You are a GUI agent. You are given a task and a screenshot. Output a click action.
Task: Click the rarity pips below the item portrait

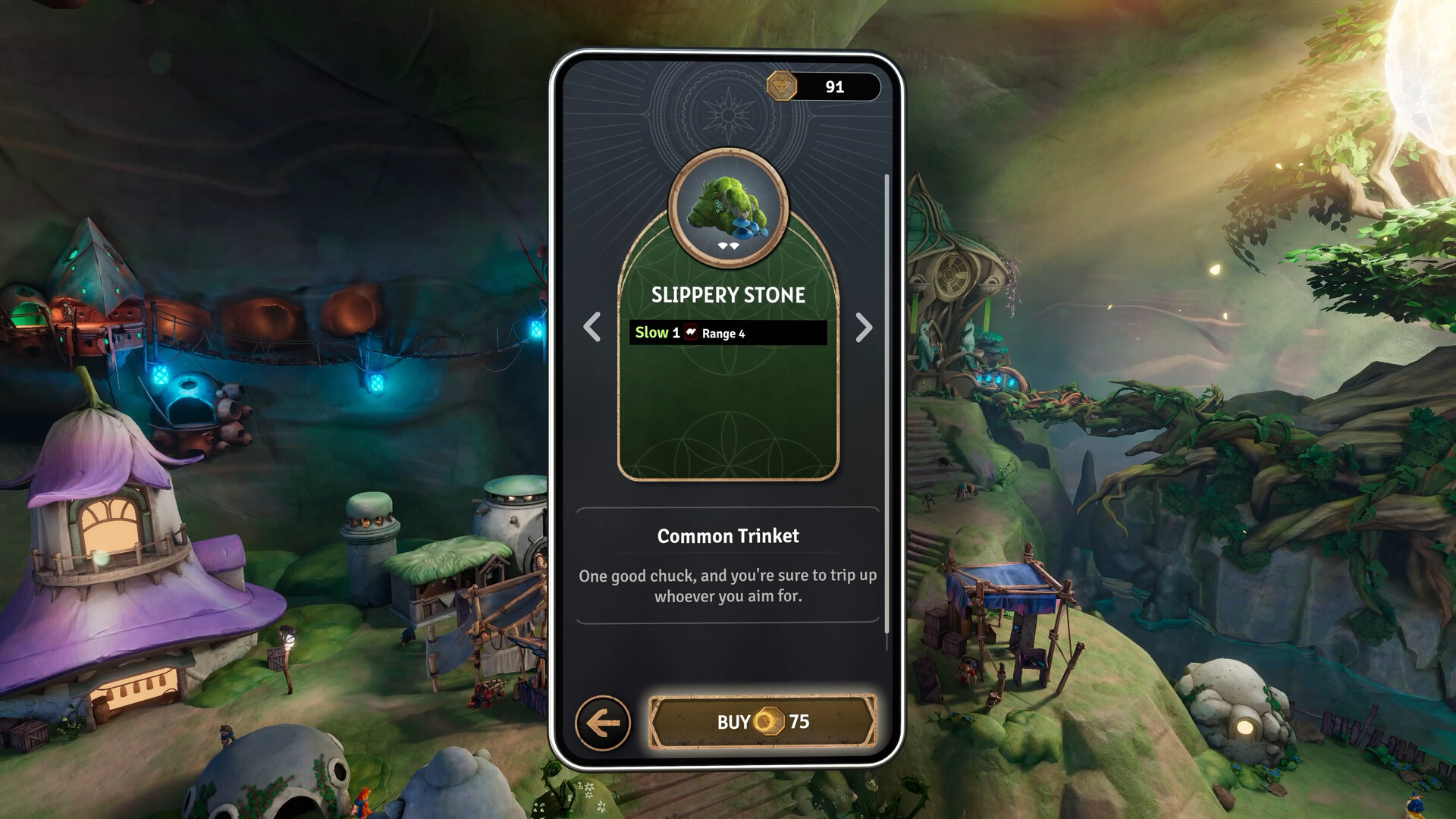click(728, 245)
